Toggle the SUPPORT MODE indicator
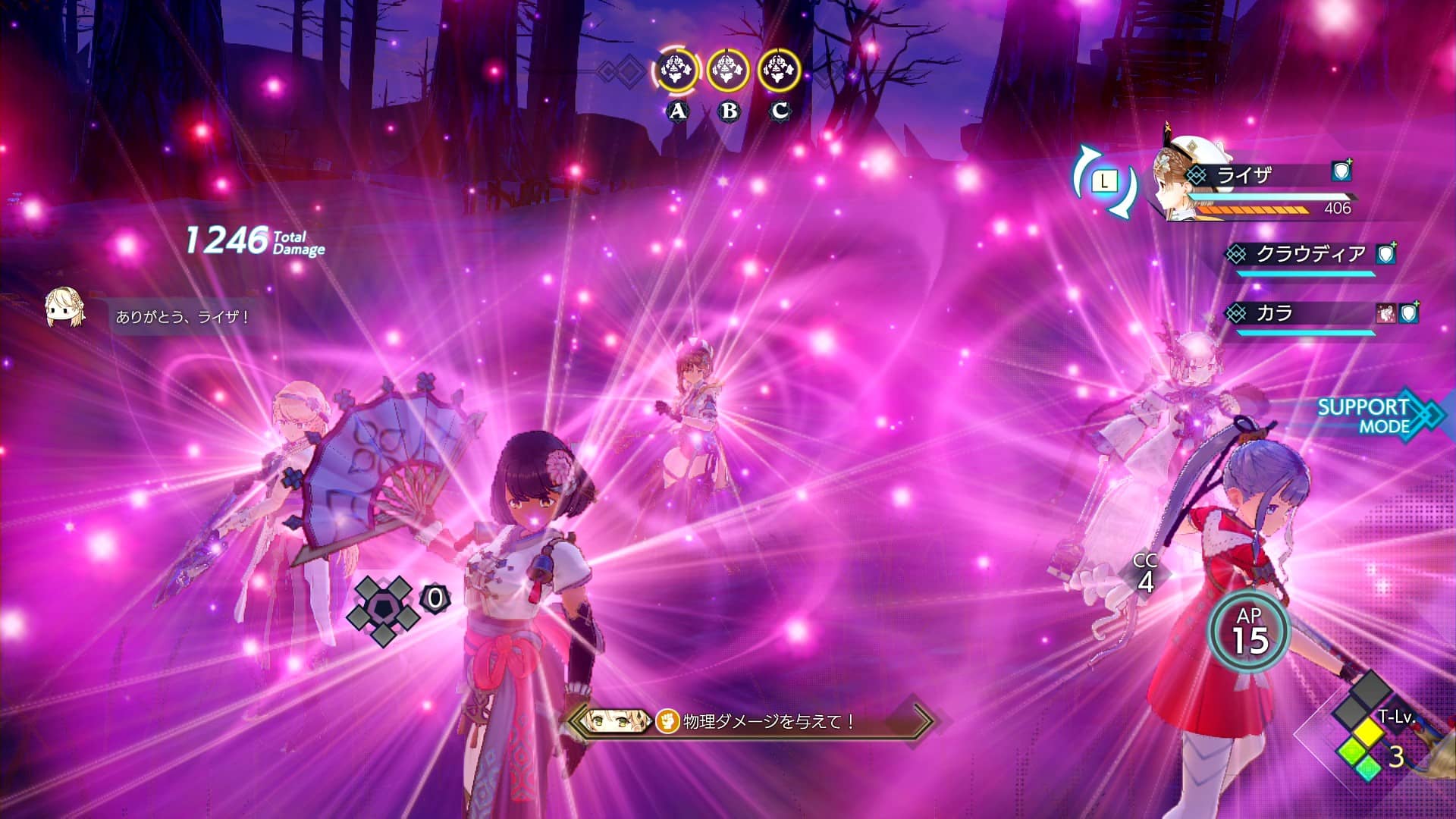 (1373, 416)
